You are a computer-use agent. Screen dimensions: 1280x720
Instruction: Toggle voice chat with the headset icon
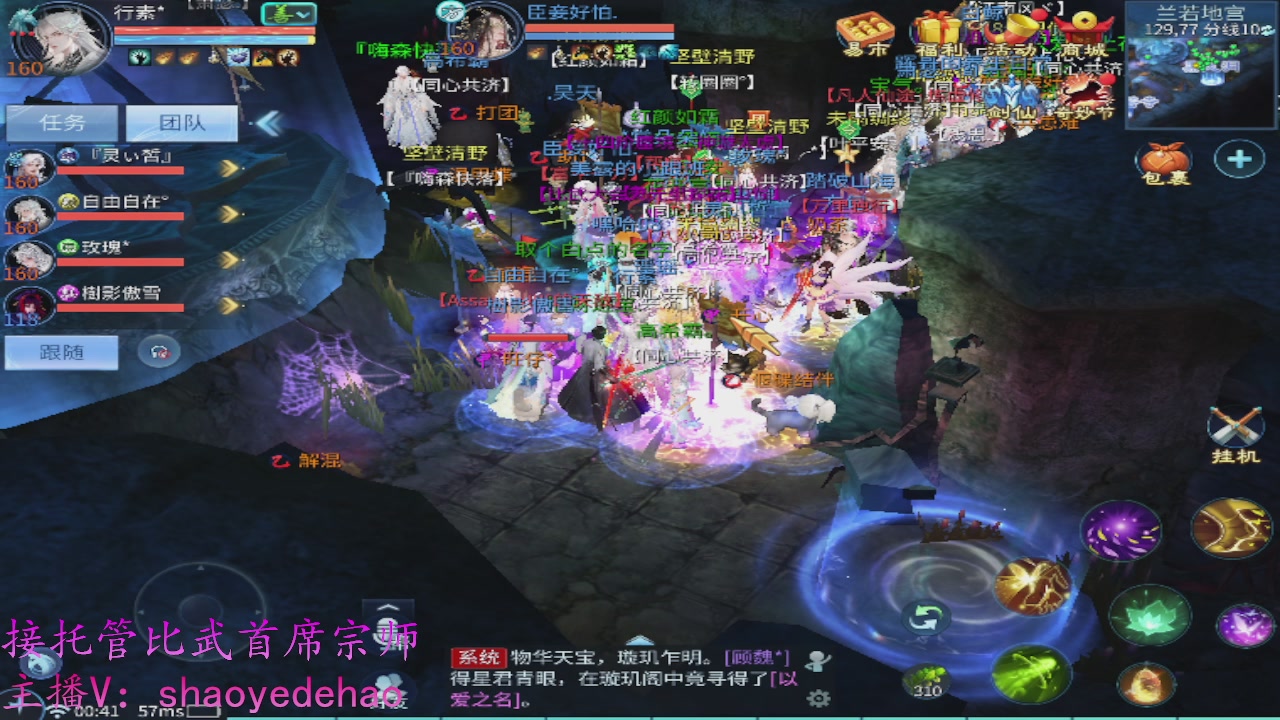158,349
